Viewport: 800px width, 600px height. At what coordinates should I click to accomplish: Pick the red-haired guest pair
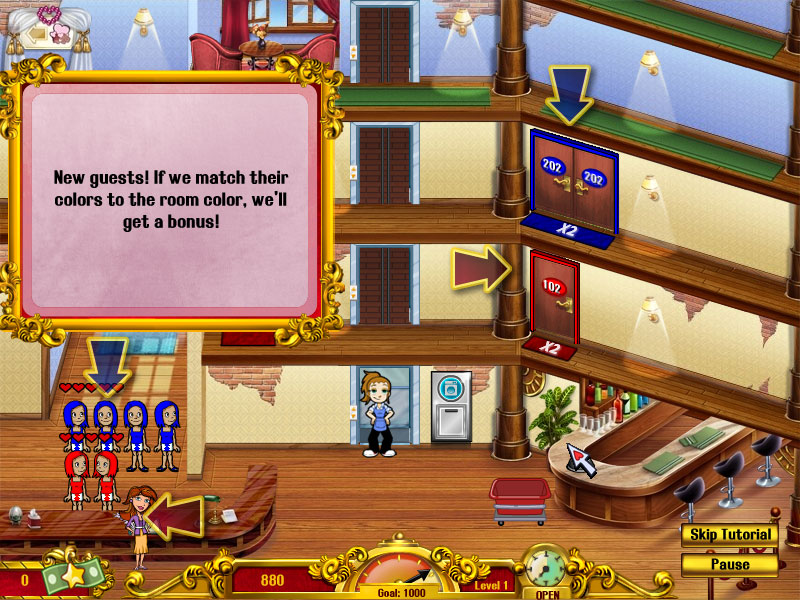(x=91, y=478)
